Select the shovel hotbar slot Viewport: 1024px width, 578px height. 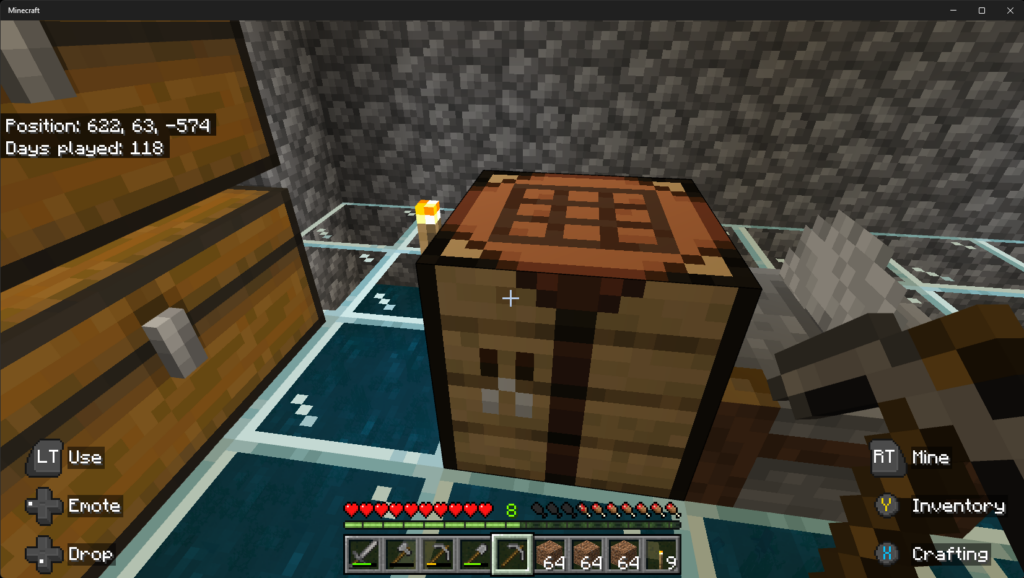474,554
